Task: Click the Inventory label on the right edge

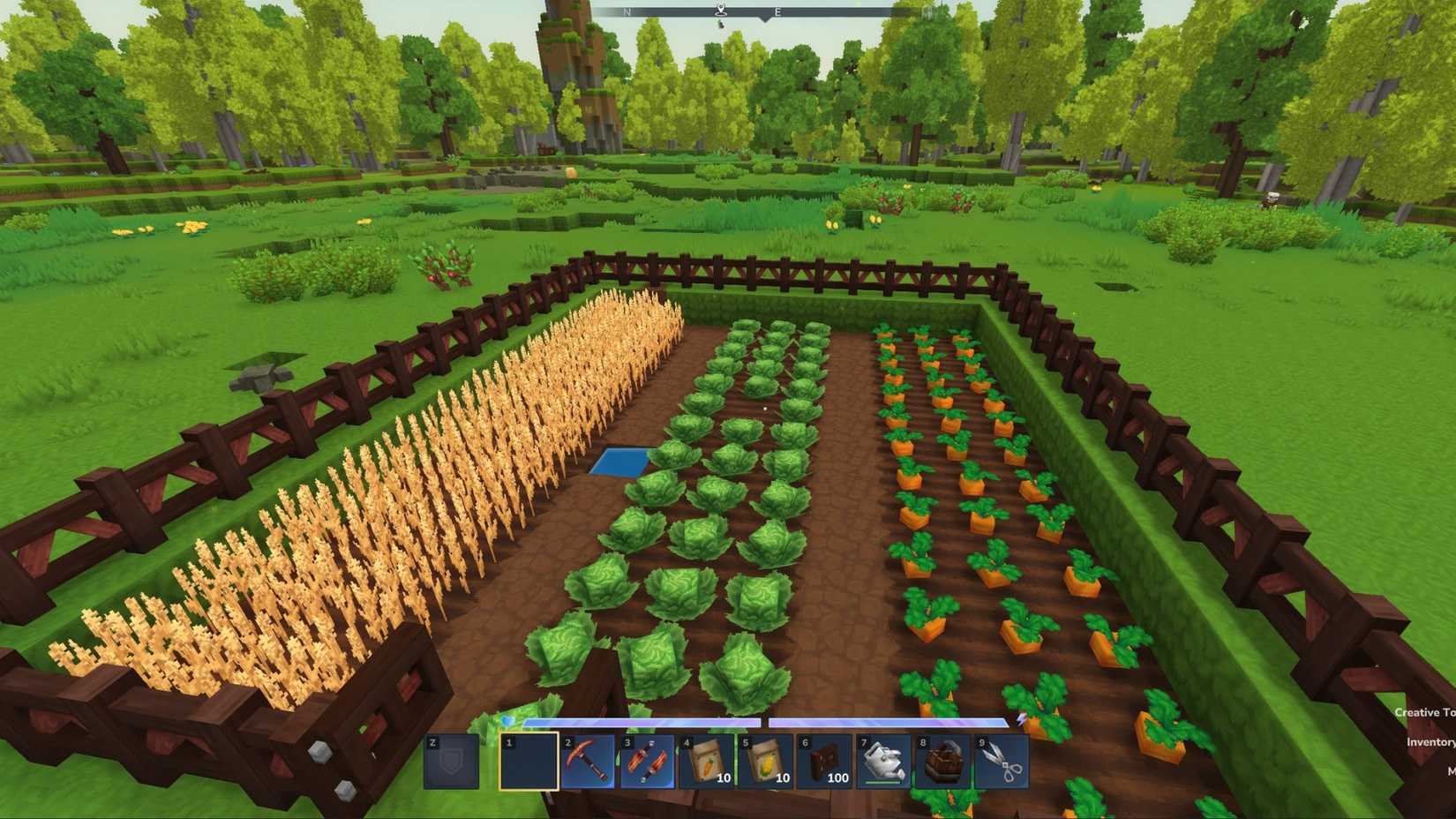Action: coord(1431,742)
